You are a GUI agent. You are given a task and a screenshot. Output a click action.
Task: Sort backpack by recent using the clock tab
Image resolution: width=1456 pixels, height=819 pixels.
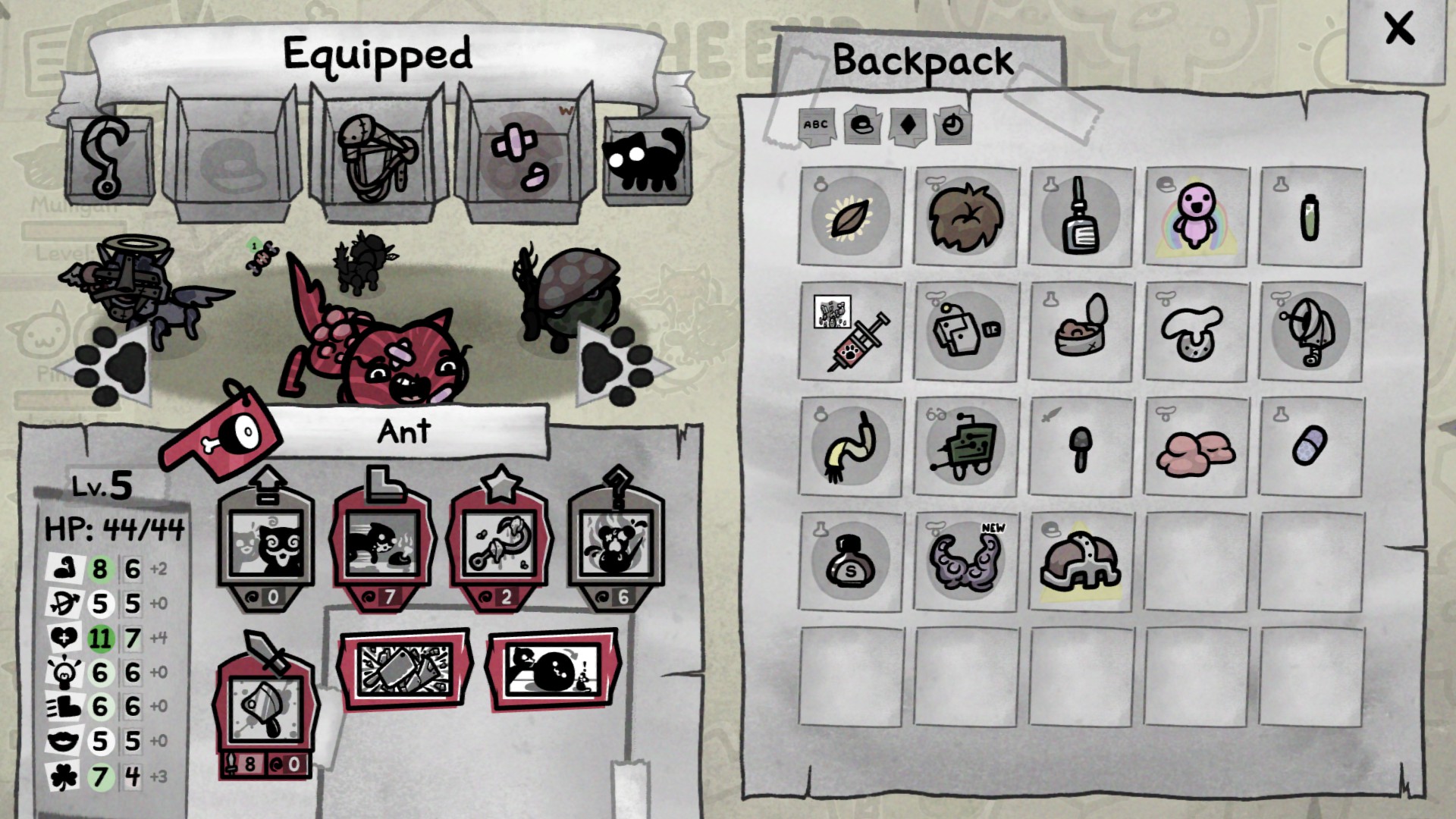pos(953,127)
